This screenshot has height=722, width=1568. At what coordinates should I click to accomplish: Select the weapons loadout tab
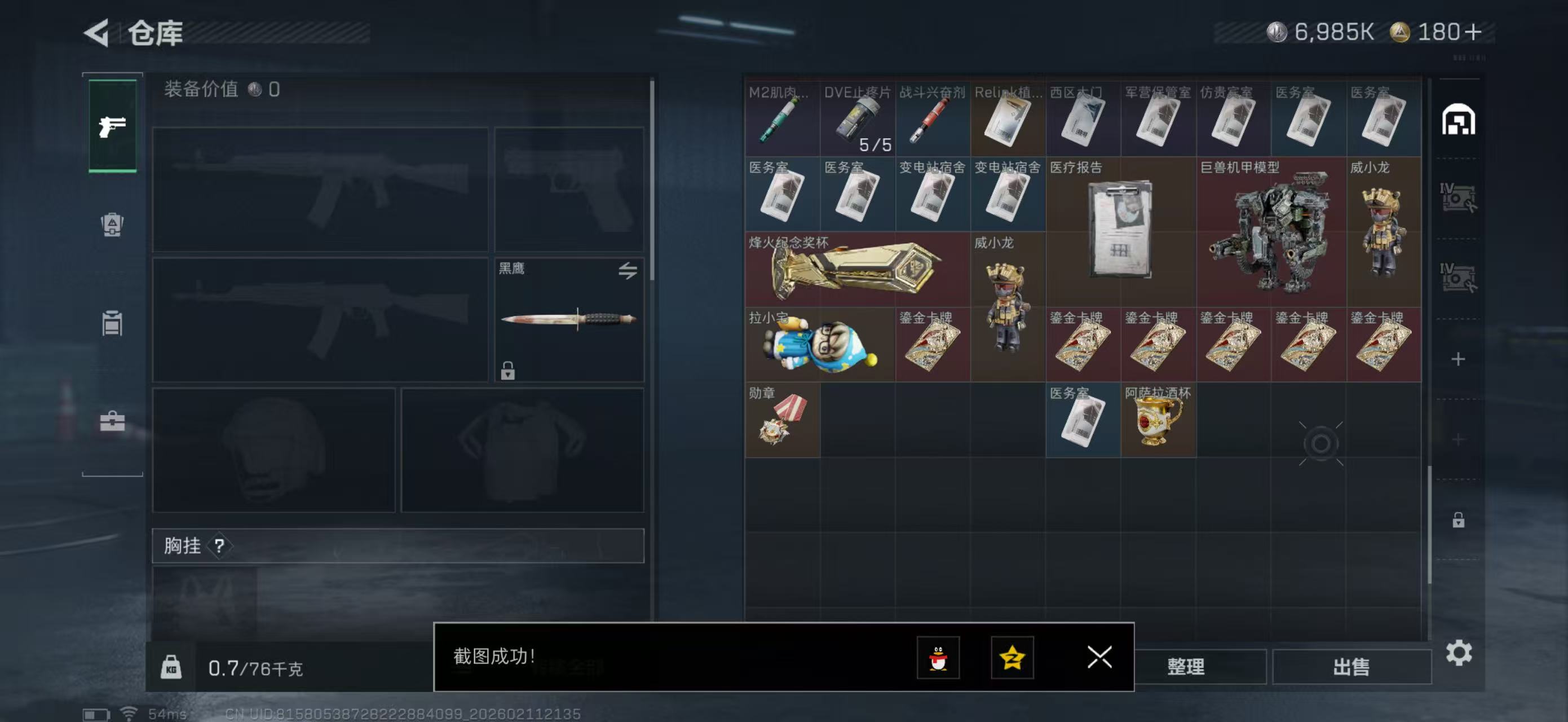coord(113,126)
